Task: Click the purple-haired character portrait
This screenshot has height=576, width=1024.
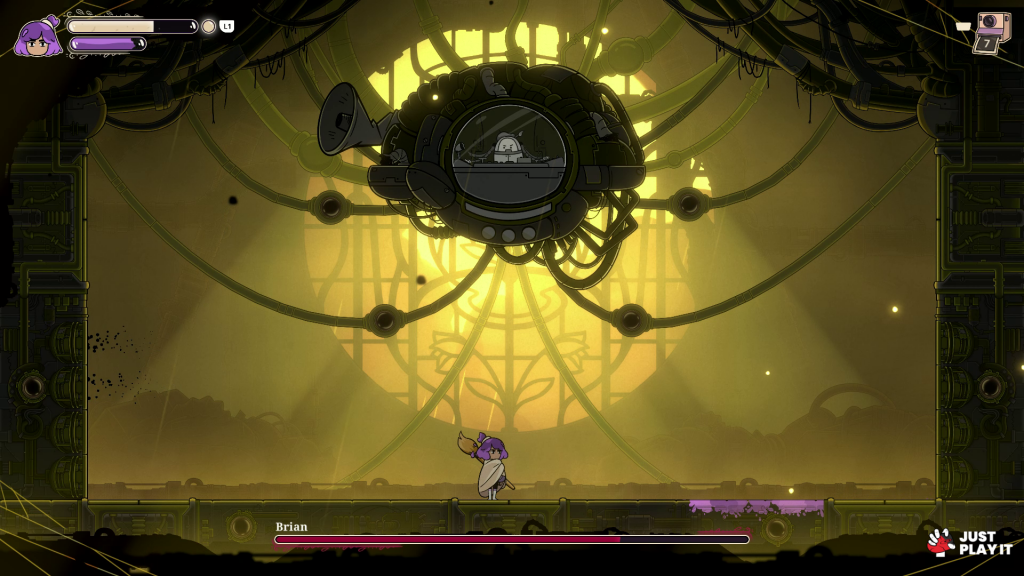Action: pos(38,37)
